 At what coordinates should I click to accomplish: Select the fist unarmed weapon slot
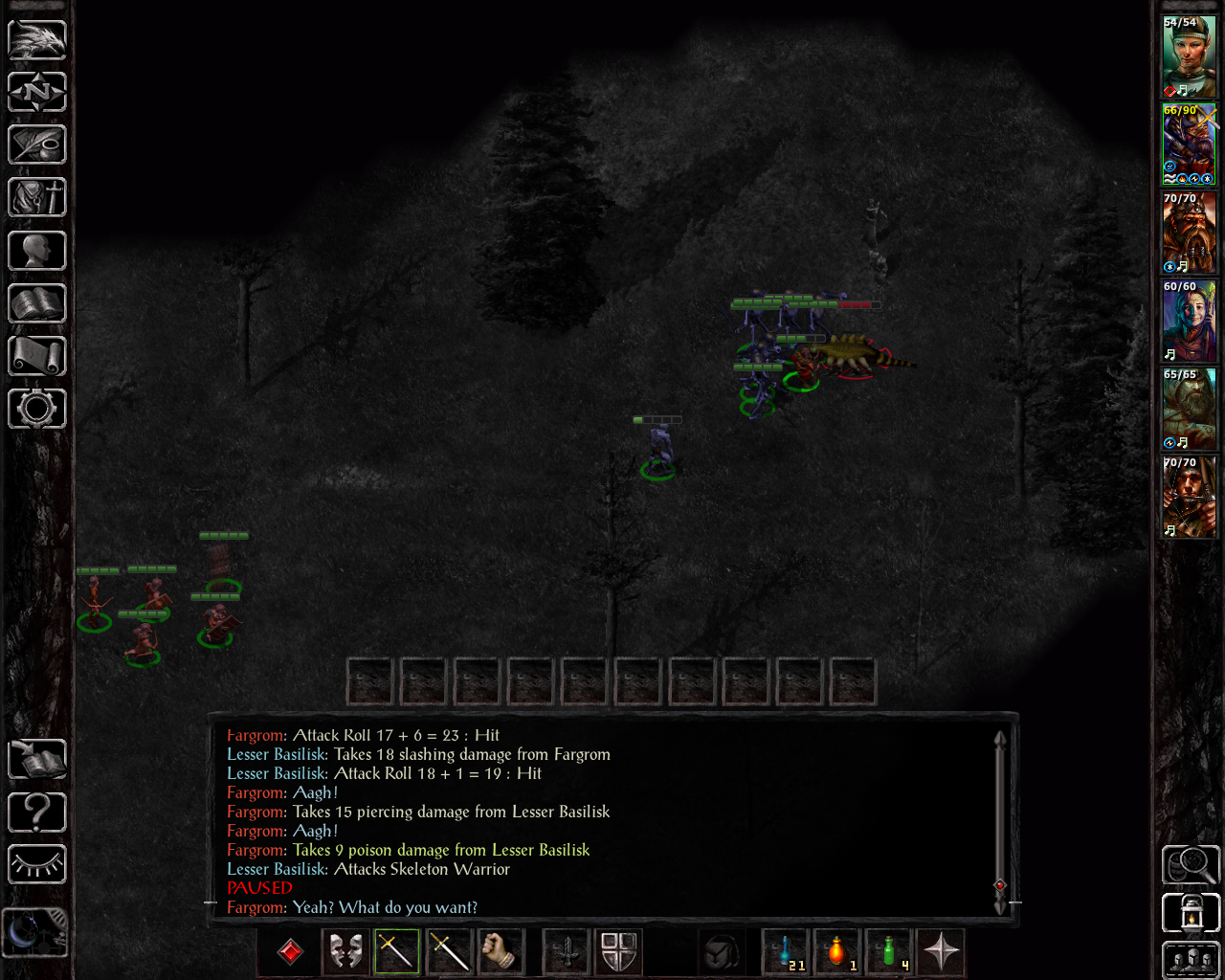500,951
